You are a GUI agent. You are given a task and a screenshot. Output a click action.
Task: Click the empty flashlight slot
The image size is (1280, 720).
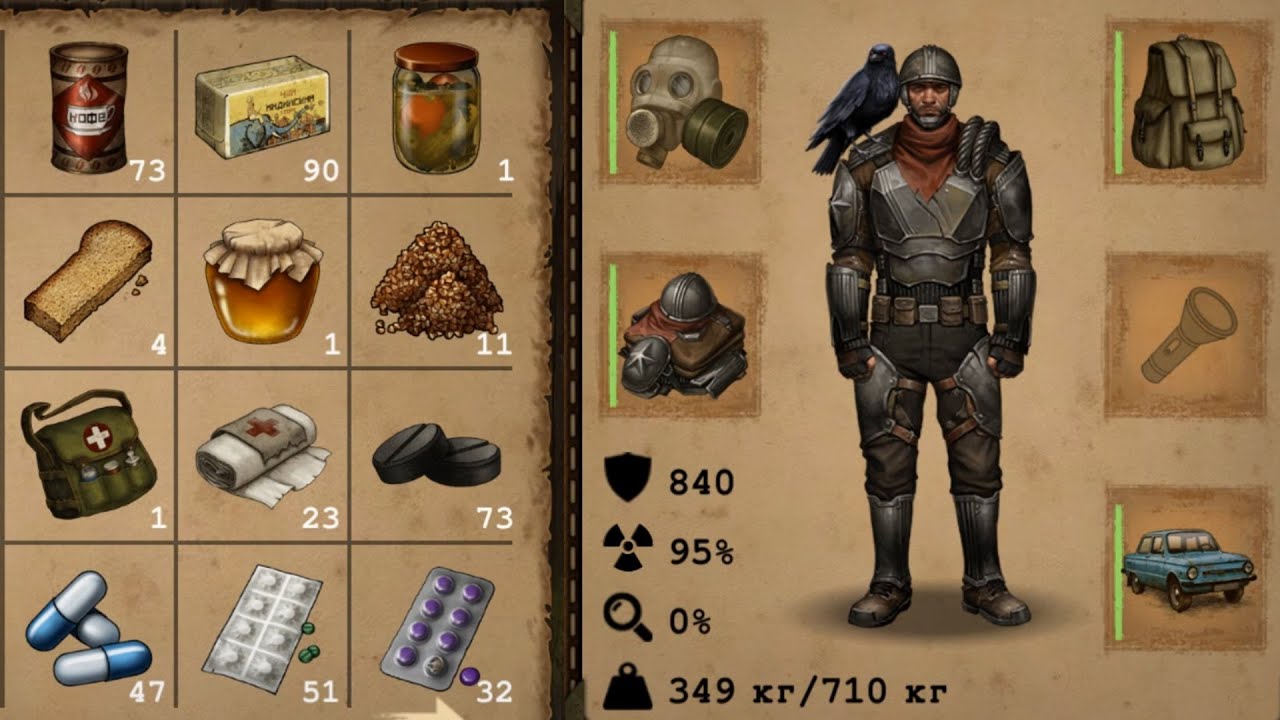(1188, 335)
